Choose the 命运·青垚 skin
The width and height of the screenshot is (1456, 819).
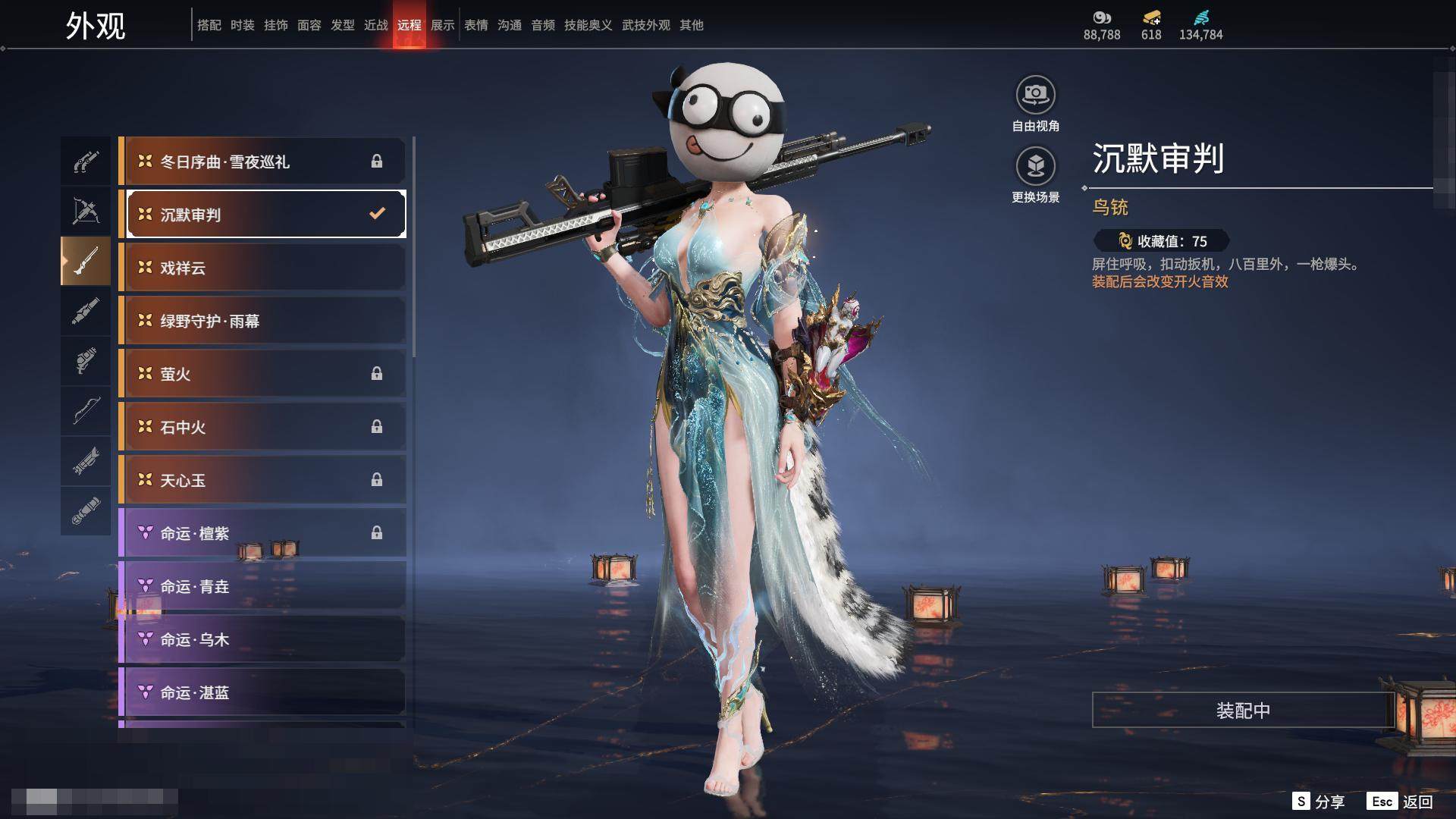pos(262,586)
